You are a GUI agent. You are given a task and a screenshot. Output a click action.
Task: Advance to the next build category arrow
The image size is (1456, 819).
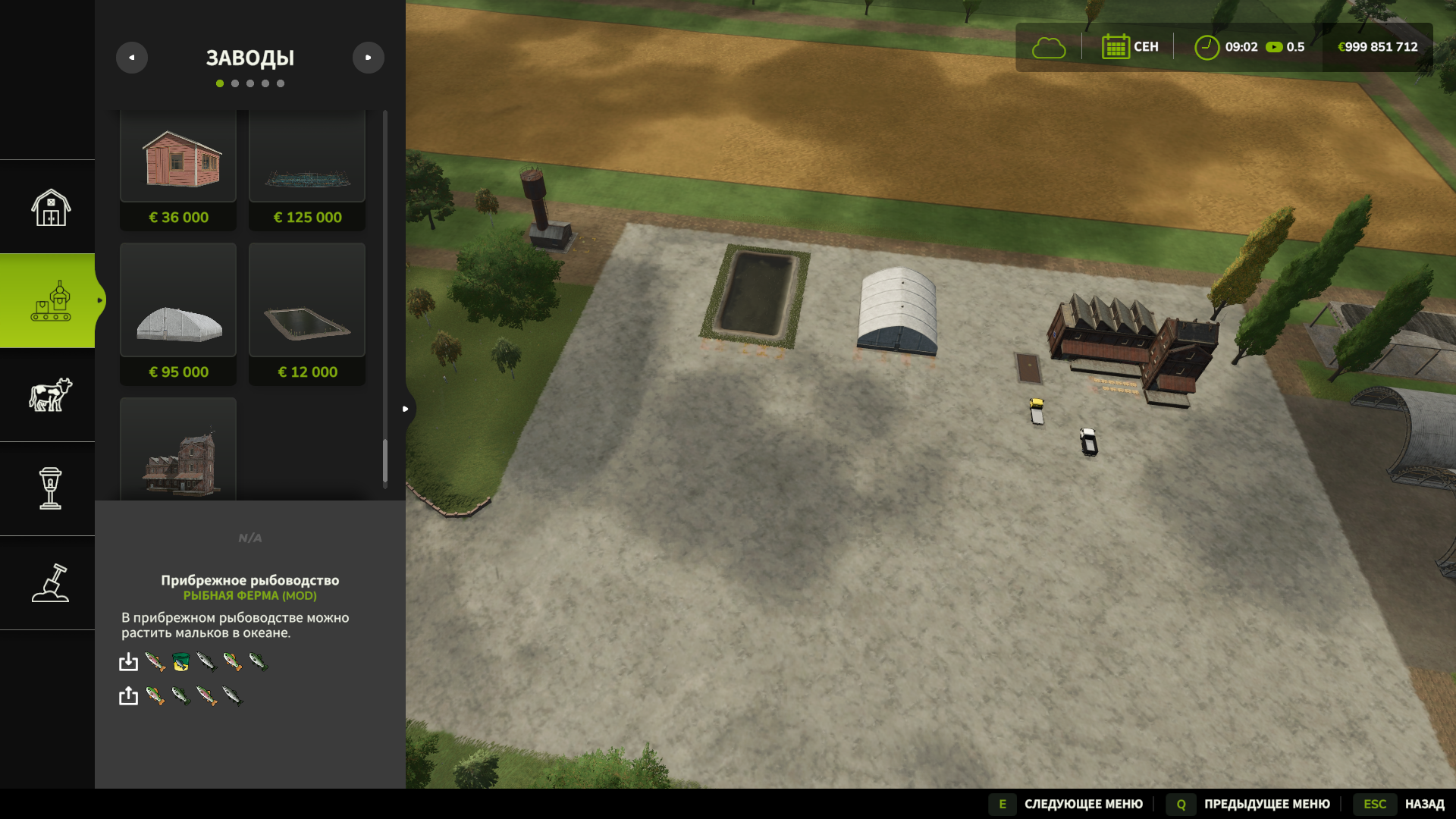[369, 58]
